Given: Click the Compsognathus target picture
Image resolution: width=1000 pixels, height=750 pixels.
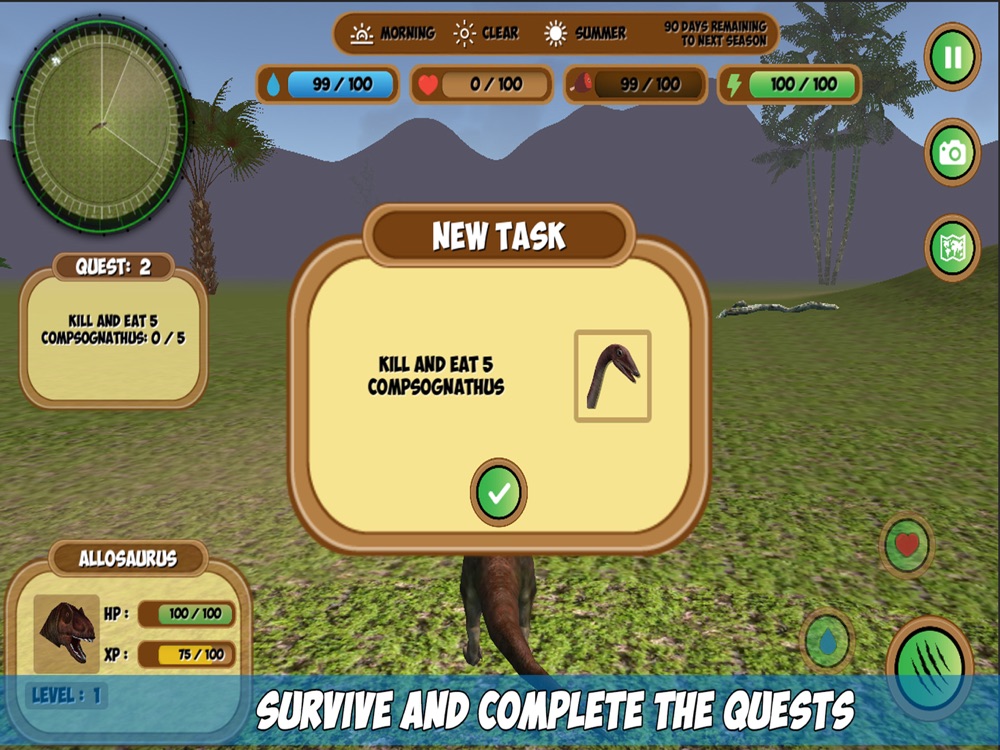Looking at the screenshot, I should (612, 376).
